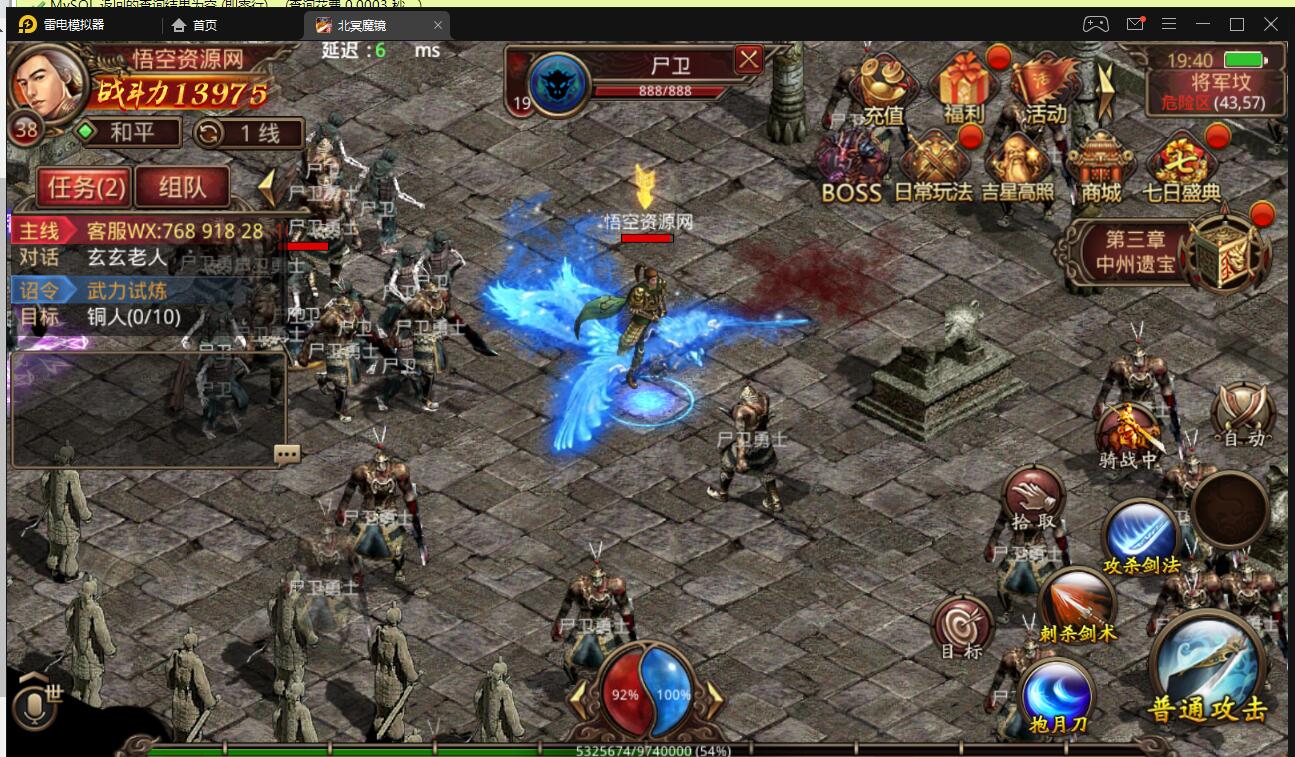Use the 普通攻击 normal attack button

1207,668
